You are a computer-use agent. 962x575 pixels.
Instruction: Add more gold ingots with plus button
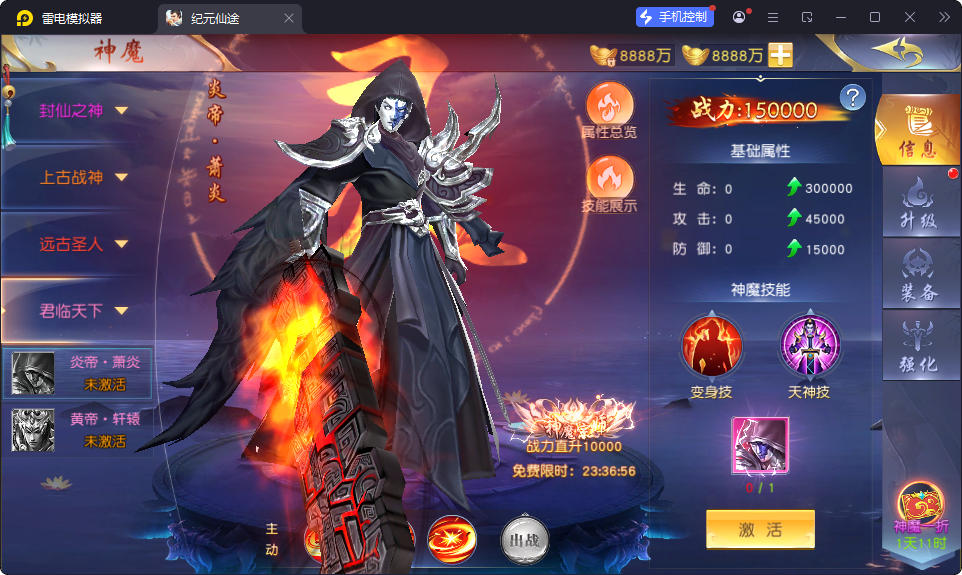coord(780,55)
